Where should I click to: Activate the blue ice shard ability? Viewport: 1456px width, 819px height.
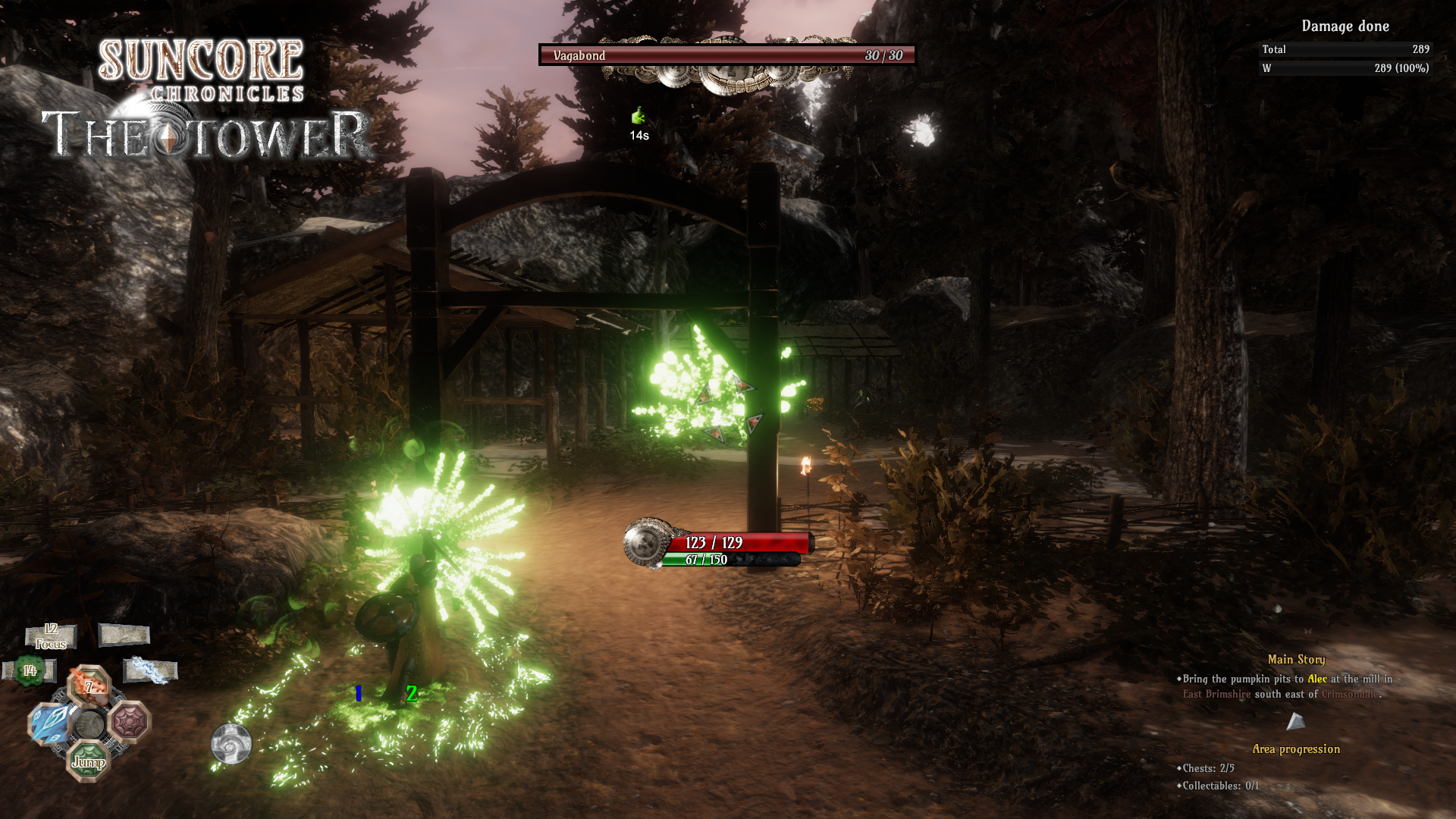pos(49,723)
